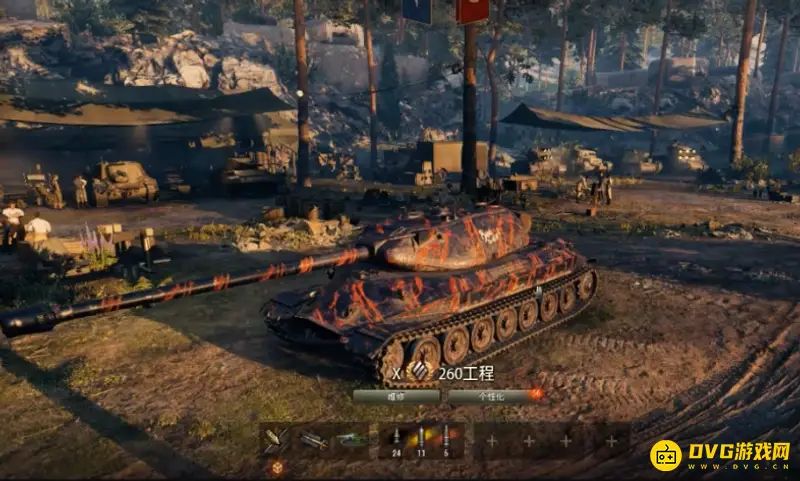The width and height of the screenshot is (800, 481).
Task: Select the shell slot with 11 rounds
Action: tap(421, 439)
